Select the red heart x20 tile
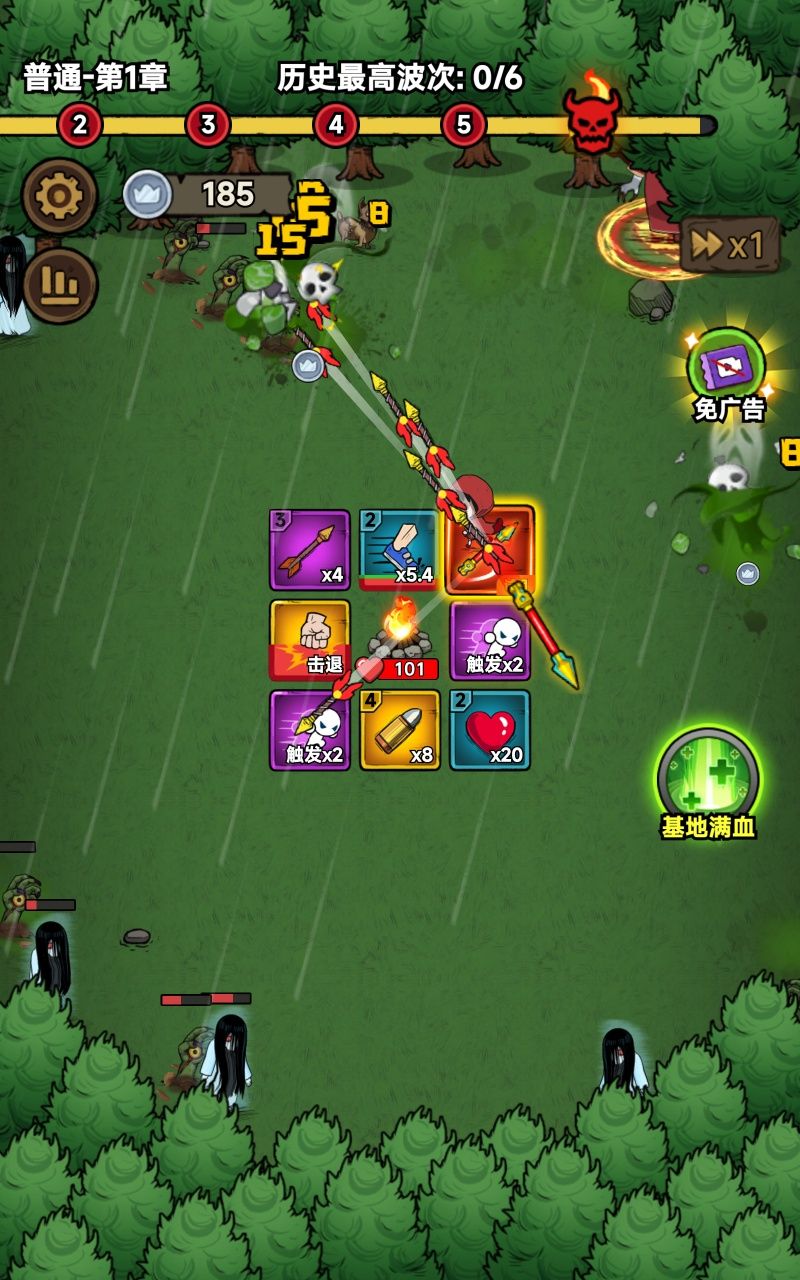800x1280 pixels. 490,730
